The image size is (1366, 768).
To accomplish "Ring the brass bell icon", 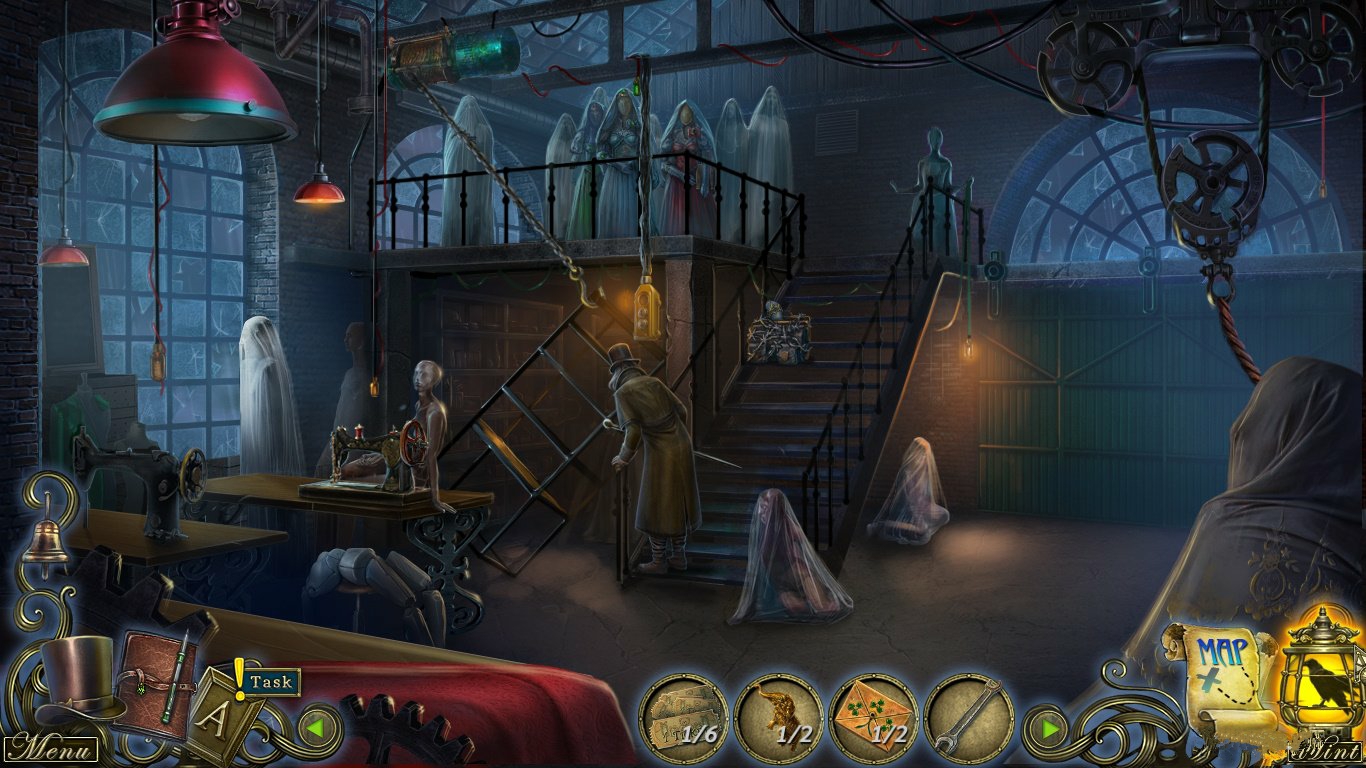I will pyautogui.click(x=46, y=541).
